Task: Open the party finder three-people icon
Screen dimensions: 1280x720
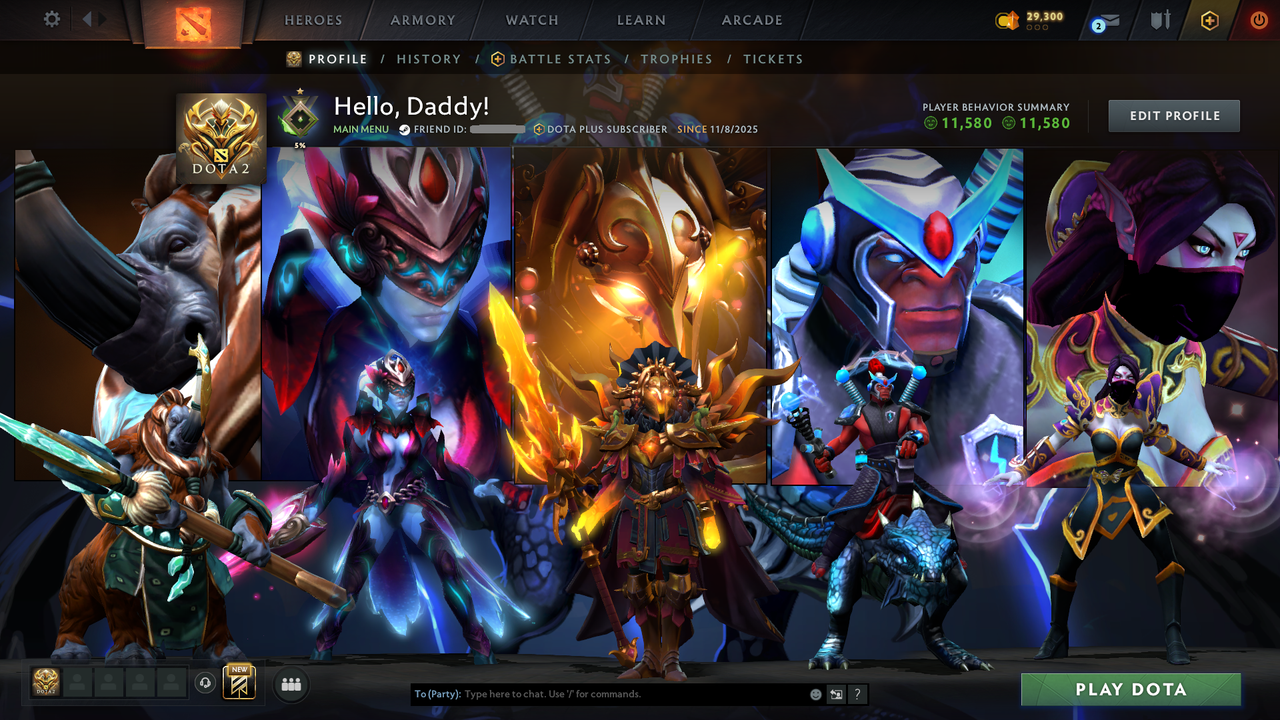Action: pyautogui.click(x=290, y=685)
